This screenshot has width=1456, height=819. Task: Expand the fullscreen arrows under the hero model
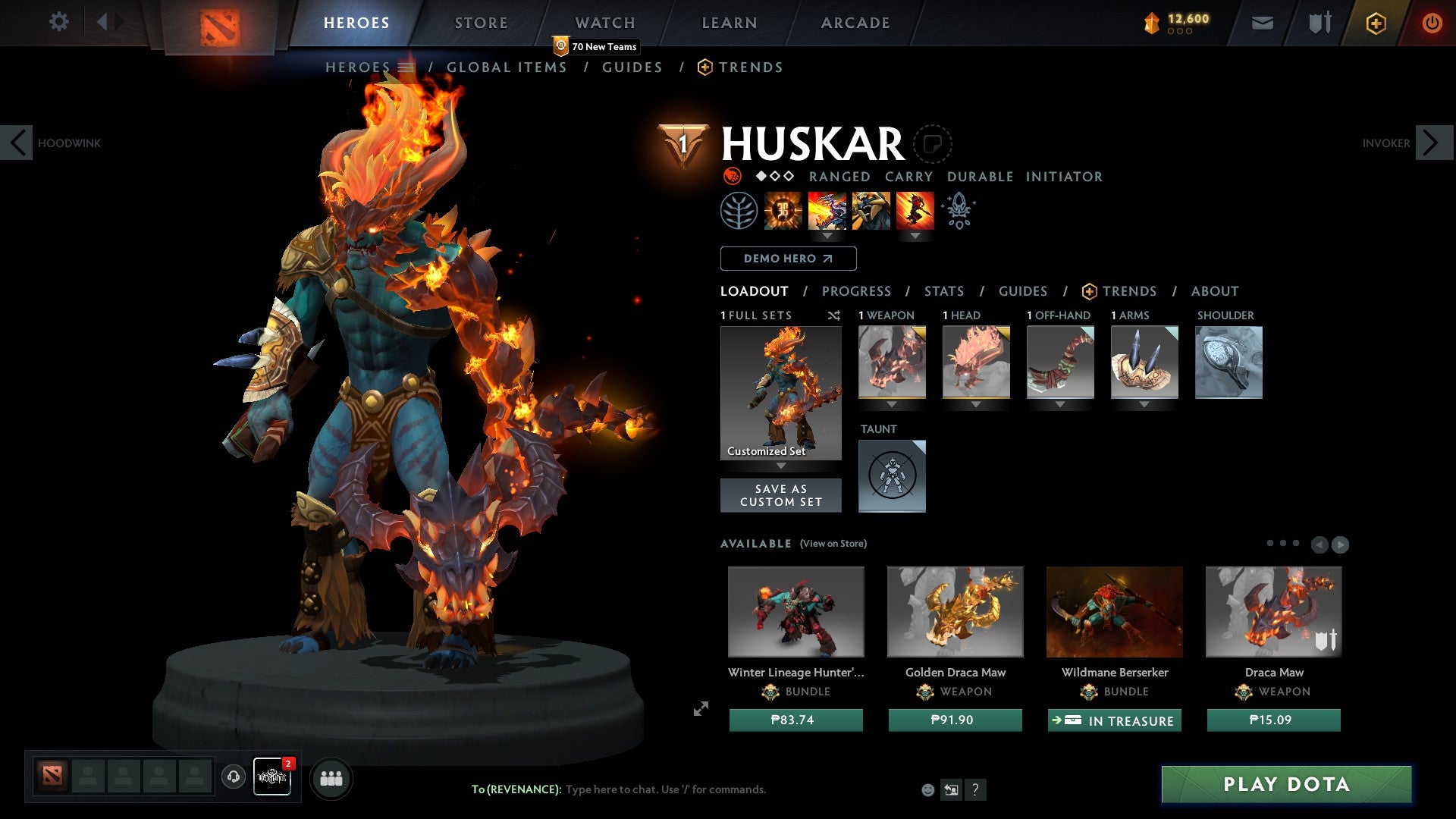pyautogui.click(x=700, y=709)
